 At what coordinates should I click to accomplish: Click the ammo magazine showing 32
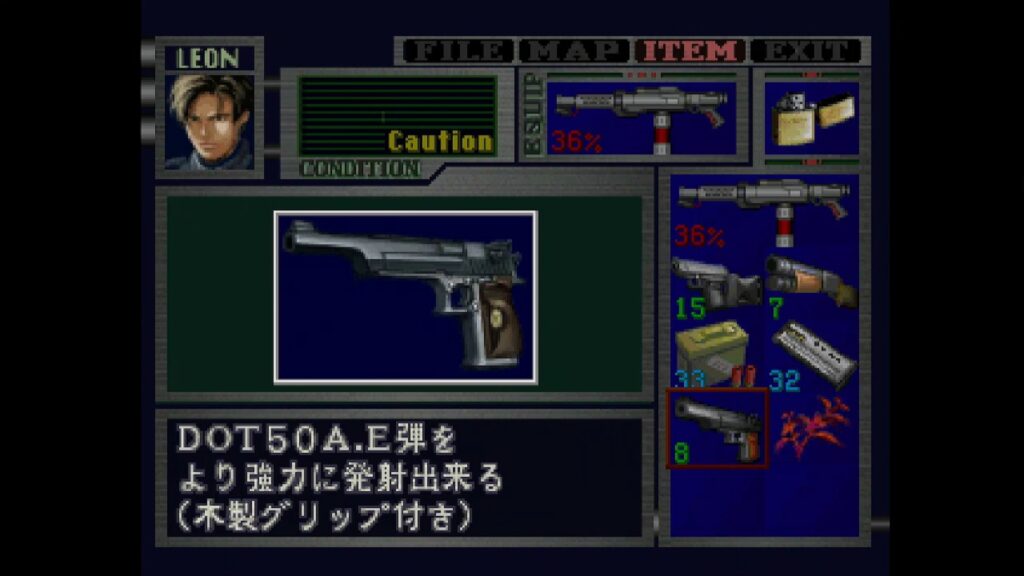(x=810, y=353)
